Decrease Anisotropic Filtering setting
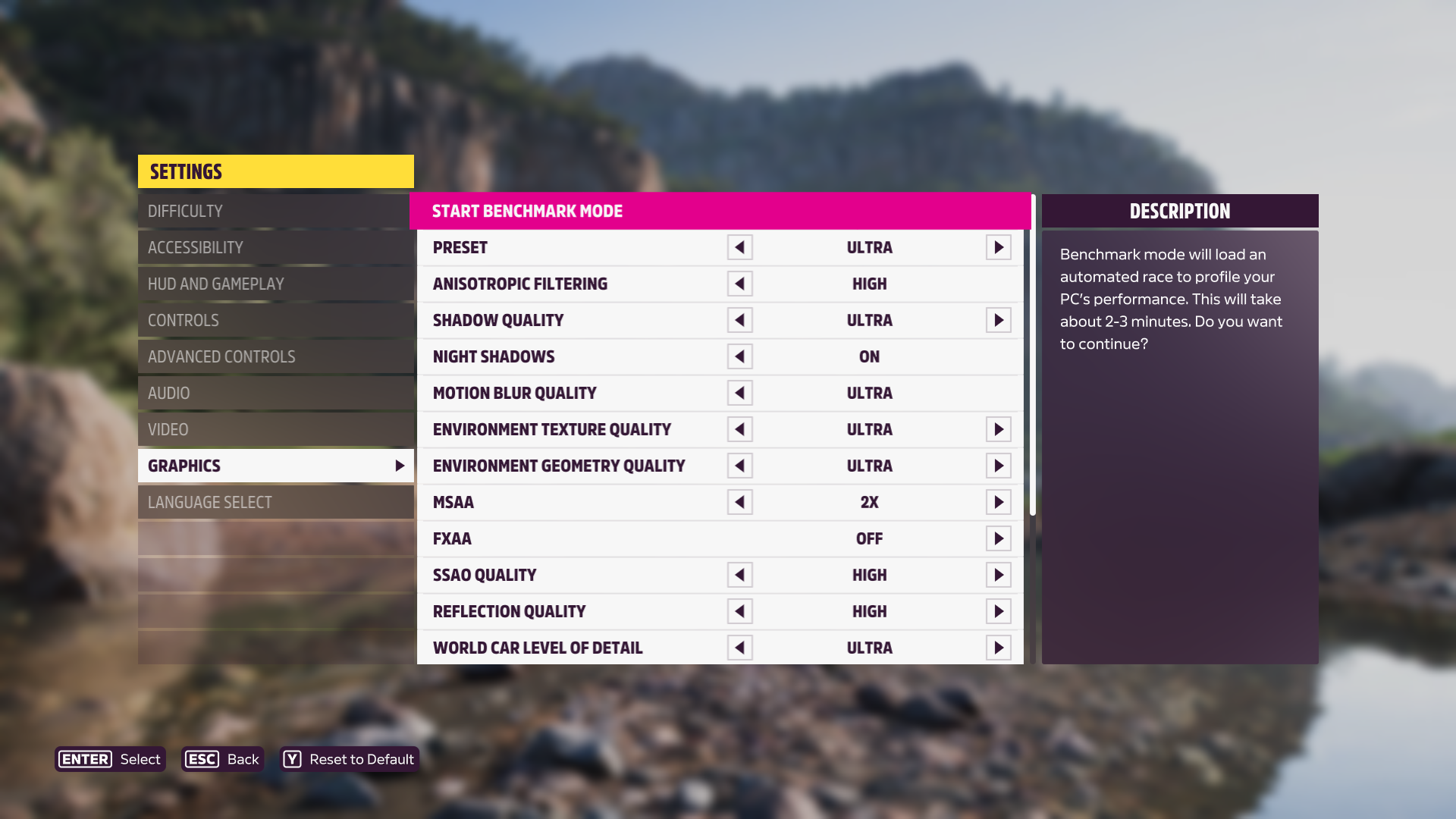Viewport: 1456px width, 819px height. point(739,284)
